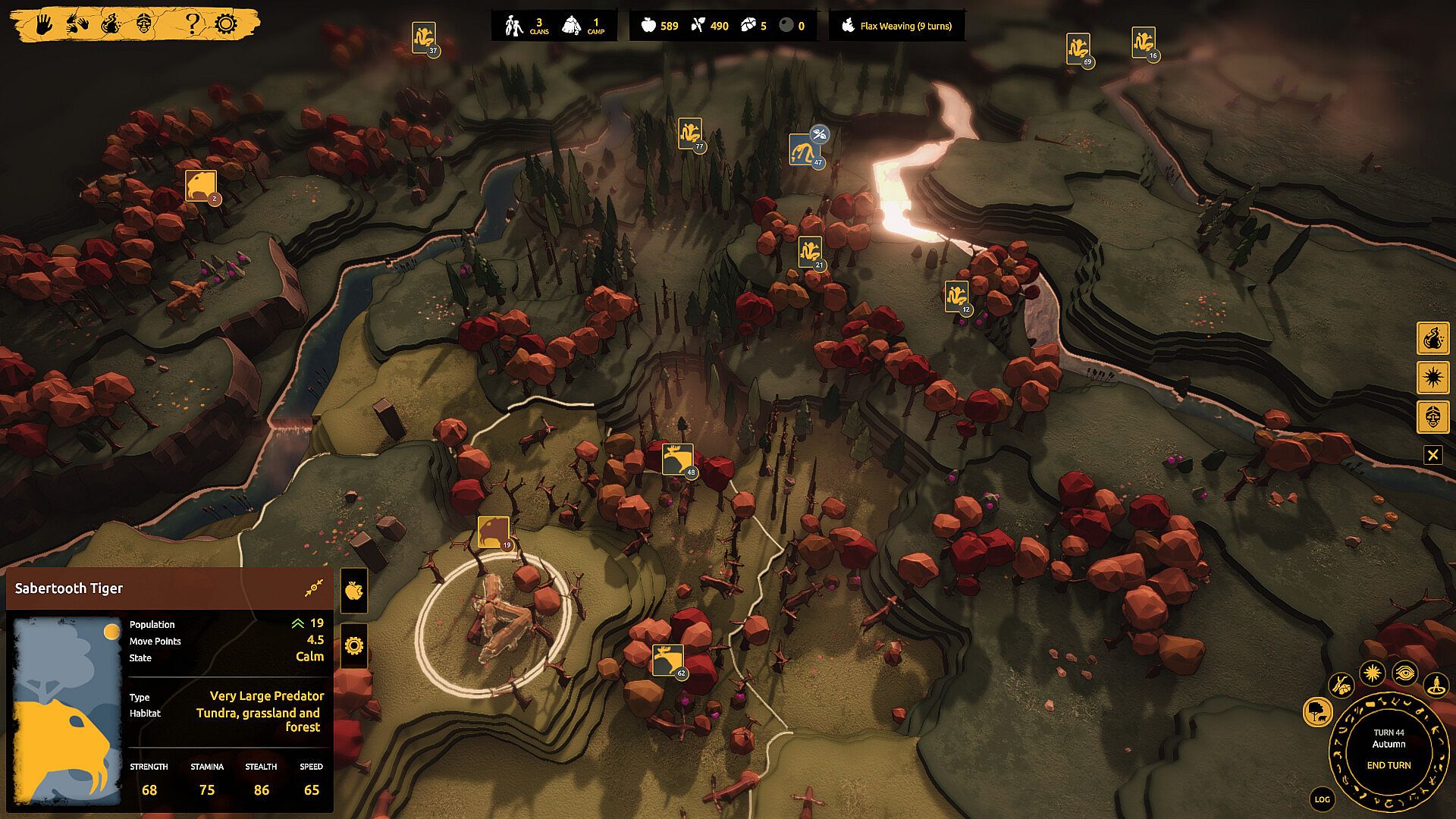
Task: Click the icon beside the Sabertooth Tiger title
Action: (x=314, y=588)
